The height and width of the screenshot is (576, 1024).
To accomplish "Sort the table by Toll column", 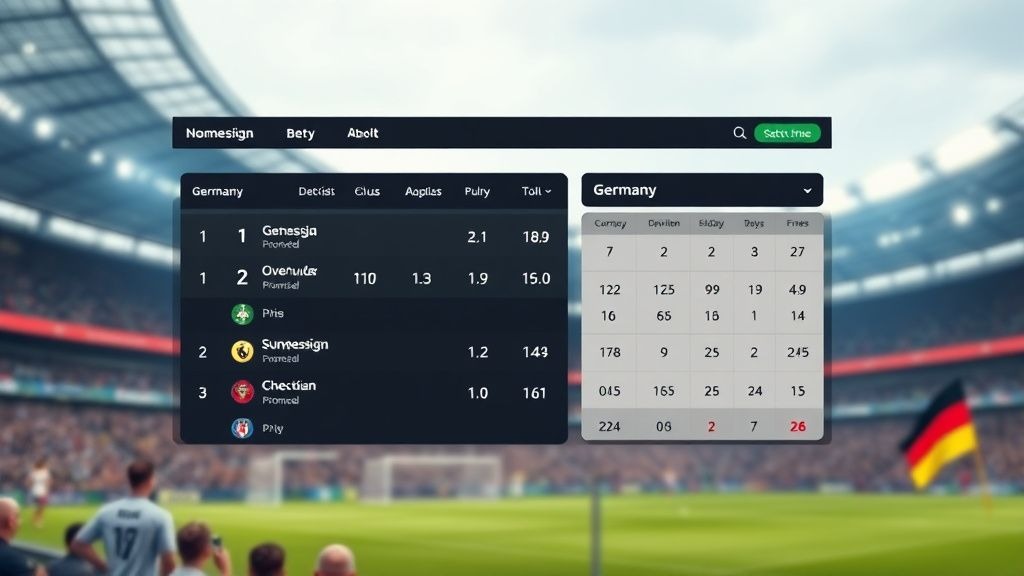I will 536,191.
